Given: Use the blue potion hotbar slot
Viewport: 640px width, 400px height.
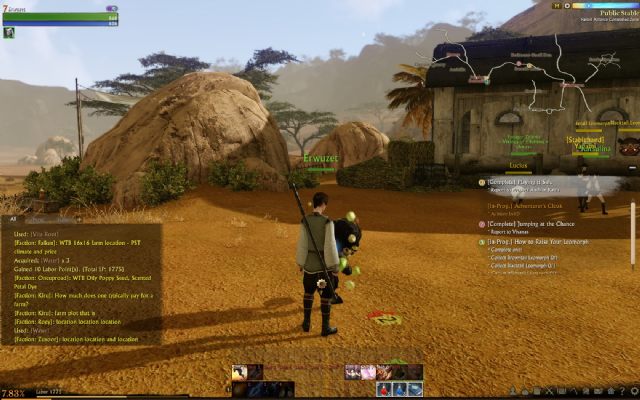Looking at the screenshot, I should [x=399, y=389].
